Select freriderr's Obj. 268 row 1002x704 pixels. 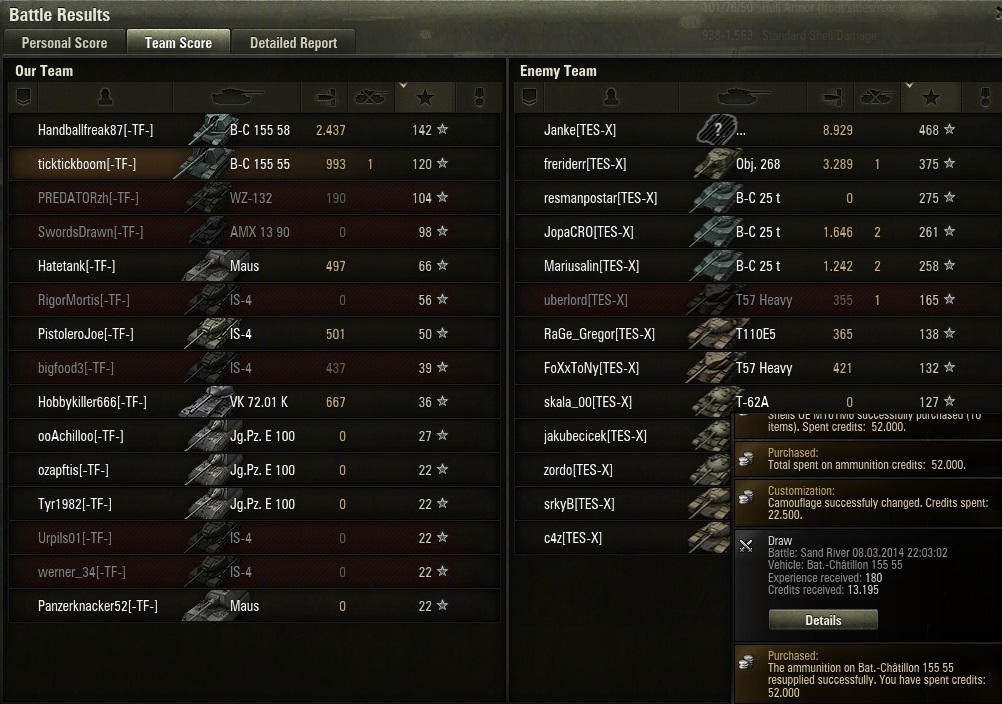pyautogui.click(x=760, y=164)
